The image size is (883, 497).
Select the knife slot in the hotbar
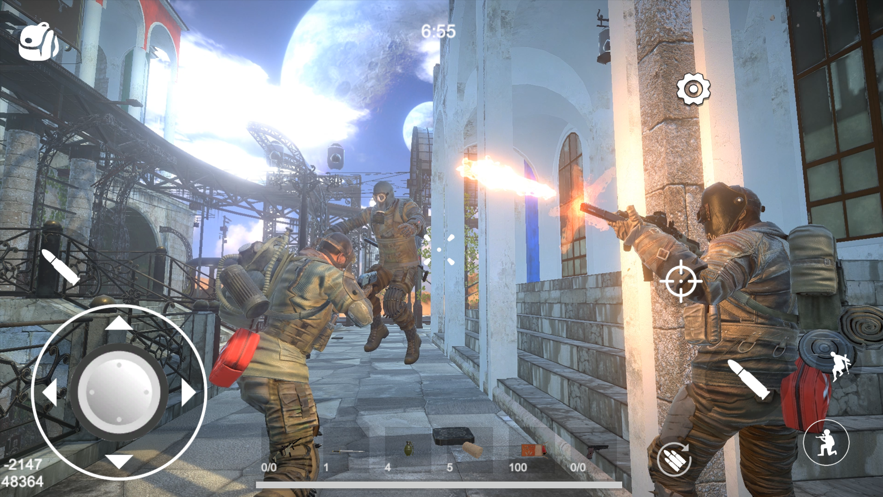pyautogui.click(x=349, y=452)
